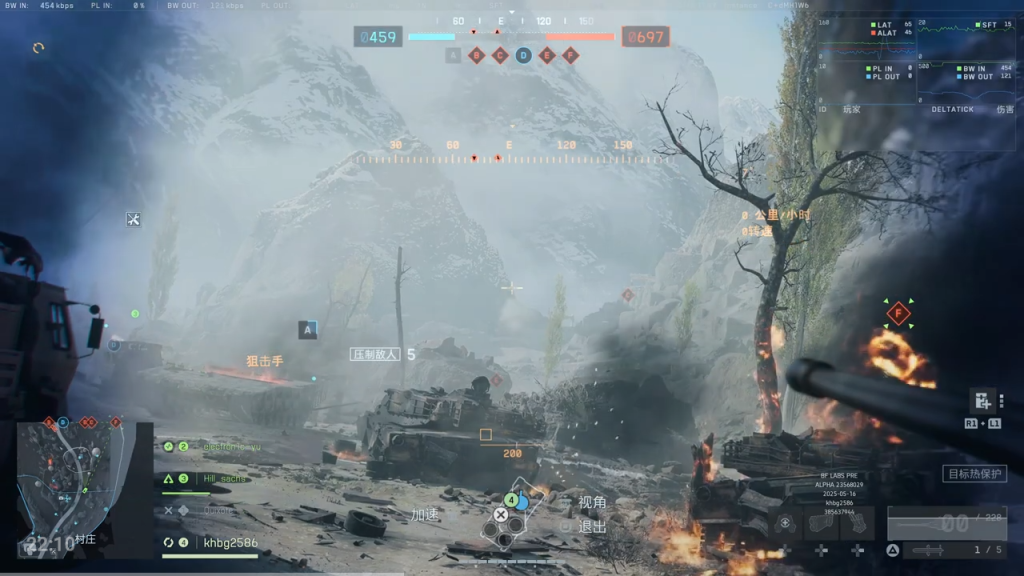Screen dimensions: 1024x576
Task: Click the repair wrench icon
Action: 134,219
